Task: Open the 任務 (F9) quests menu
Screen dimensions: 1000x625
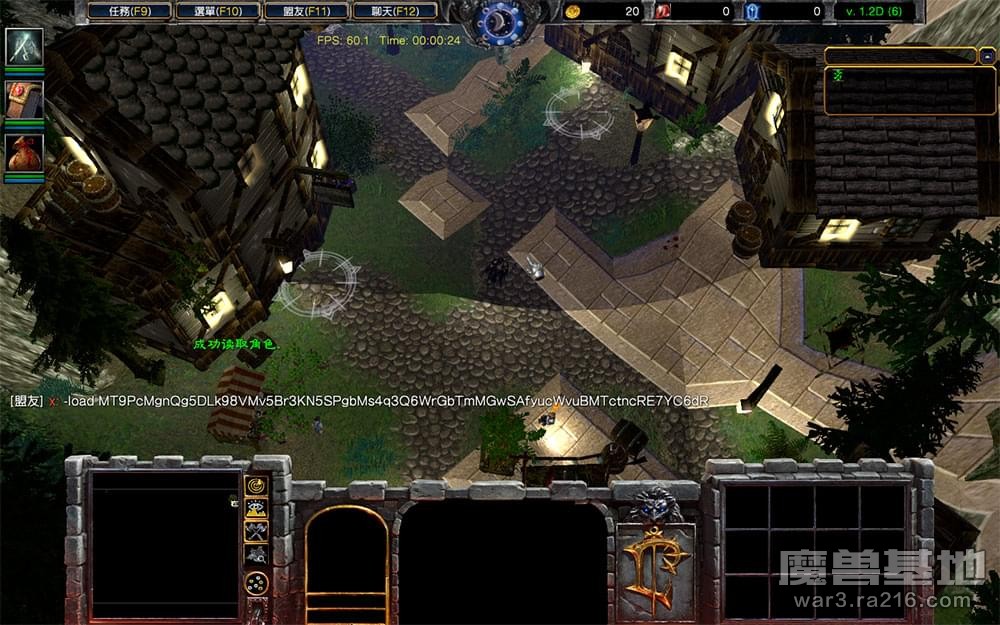Action: click(129, 11)
